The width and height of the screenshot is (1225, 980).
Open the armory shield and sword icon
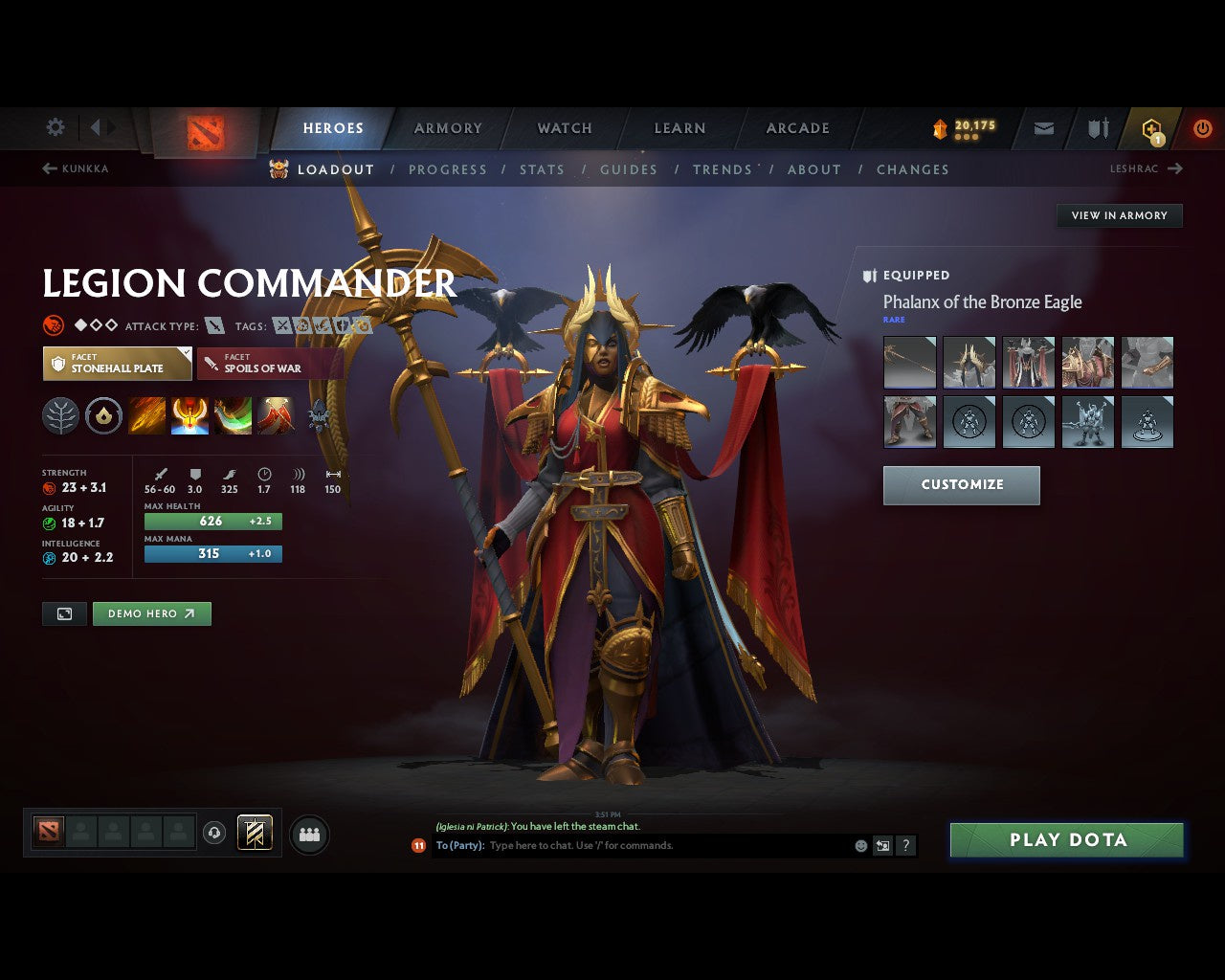tap(1097, 128)
